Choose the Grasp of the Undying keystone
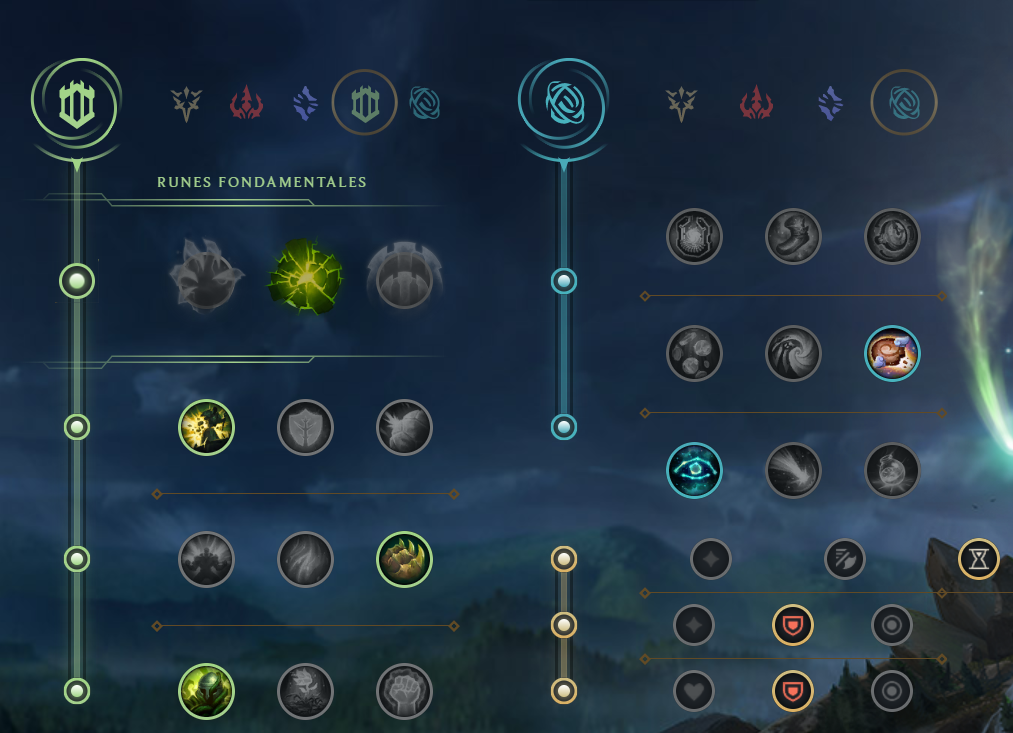Screen dimensions: 1013x733 207,277
